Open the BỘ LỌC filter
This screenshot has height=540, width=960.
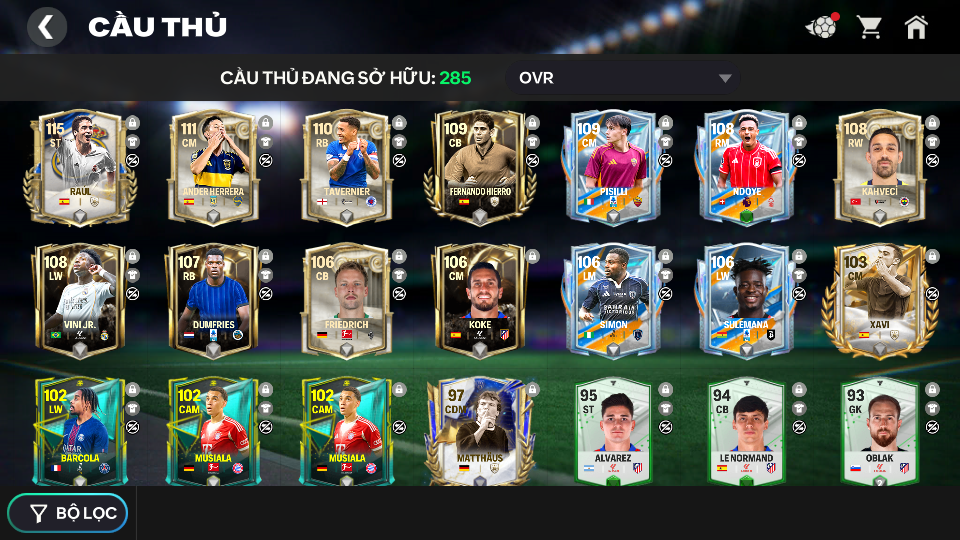[68, 513]
